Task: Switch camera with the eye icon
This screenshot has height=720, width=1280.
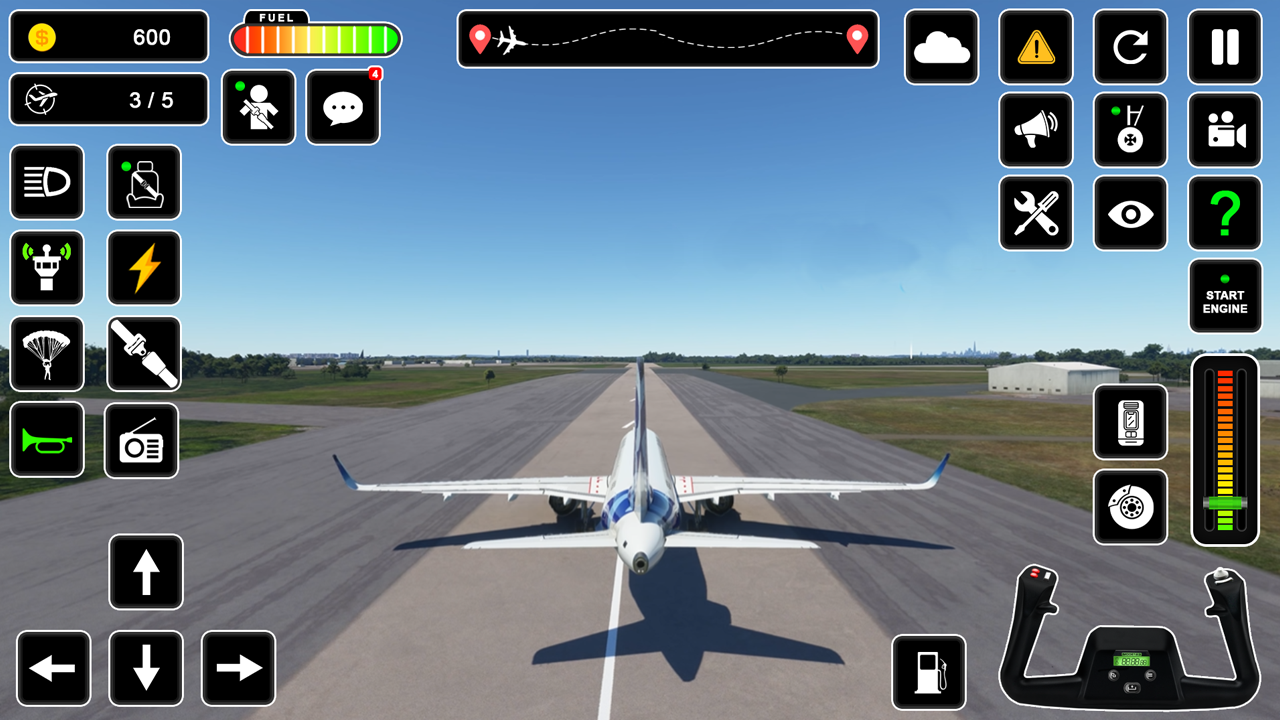Action: click(x=1130, y=214)
